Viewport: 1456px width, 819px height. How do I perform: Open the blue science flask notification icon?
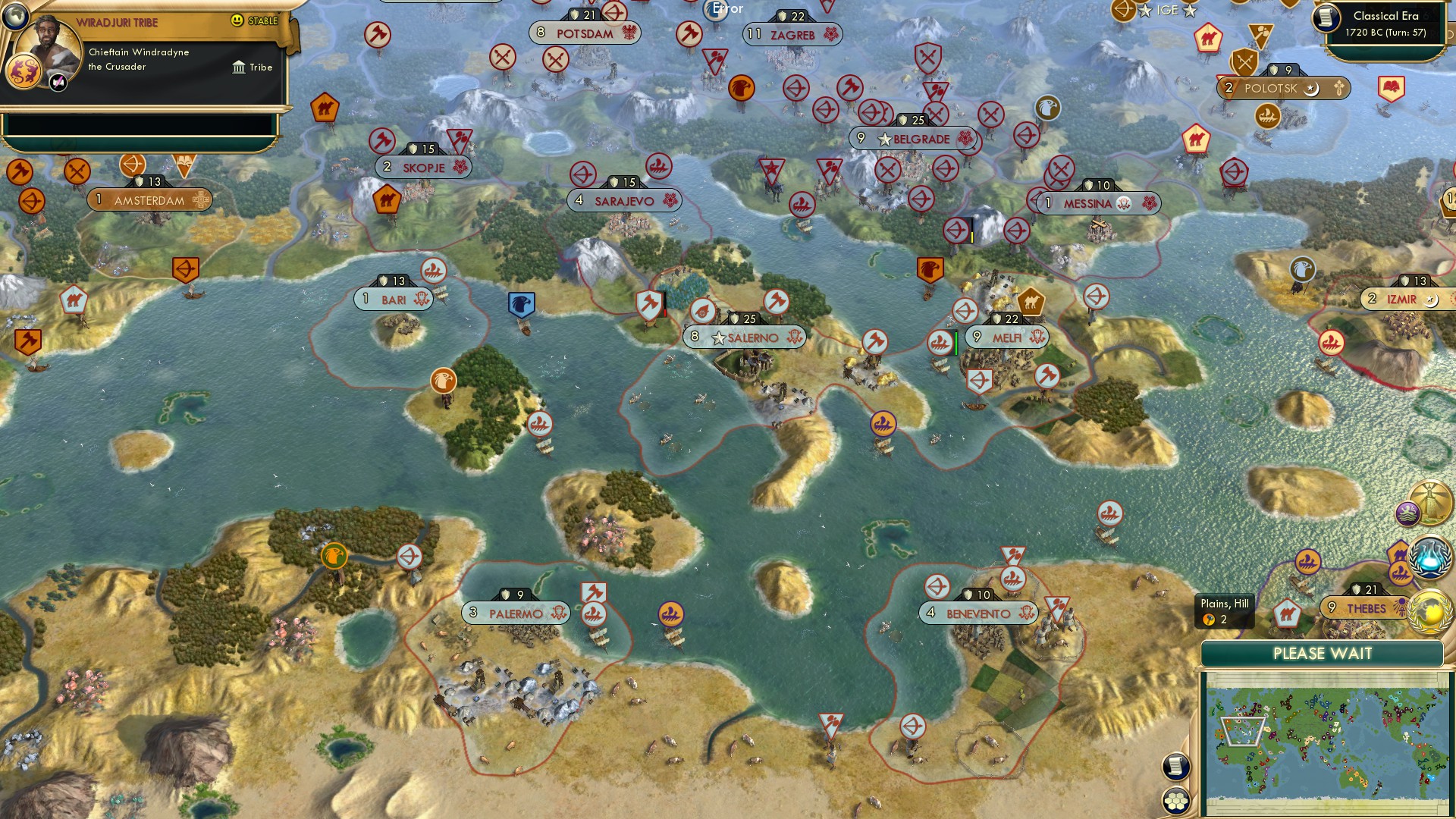coord(1428,558)
